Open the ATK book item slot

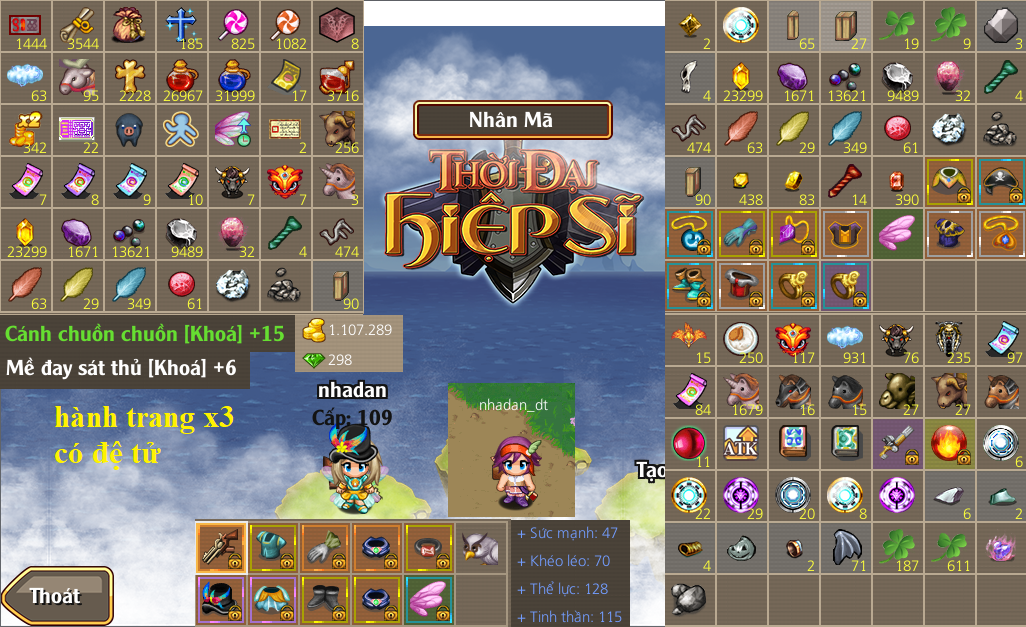tap(743, 443)
